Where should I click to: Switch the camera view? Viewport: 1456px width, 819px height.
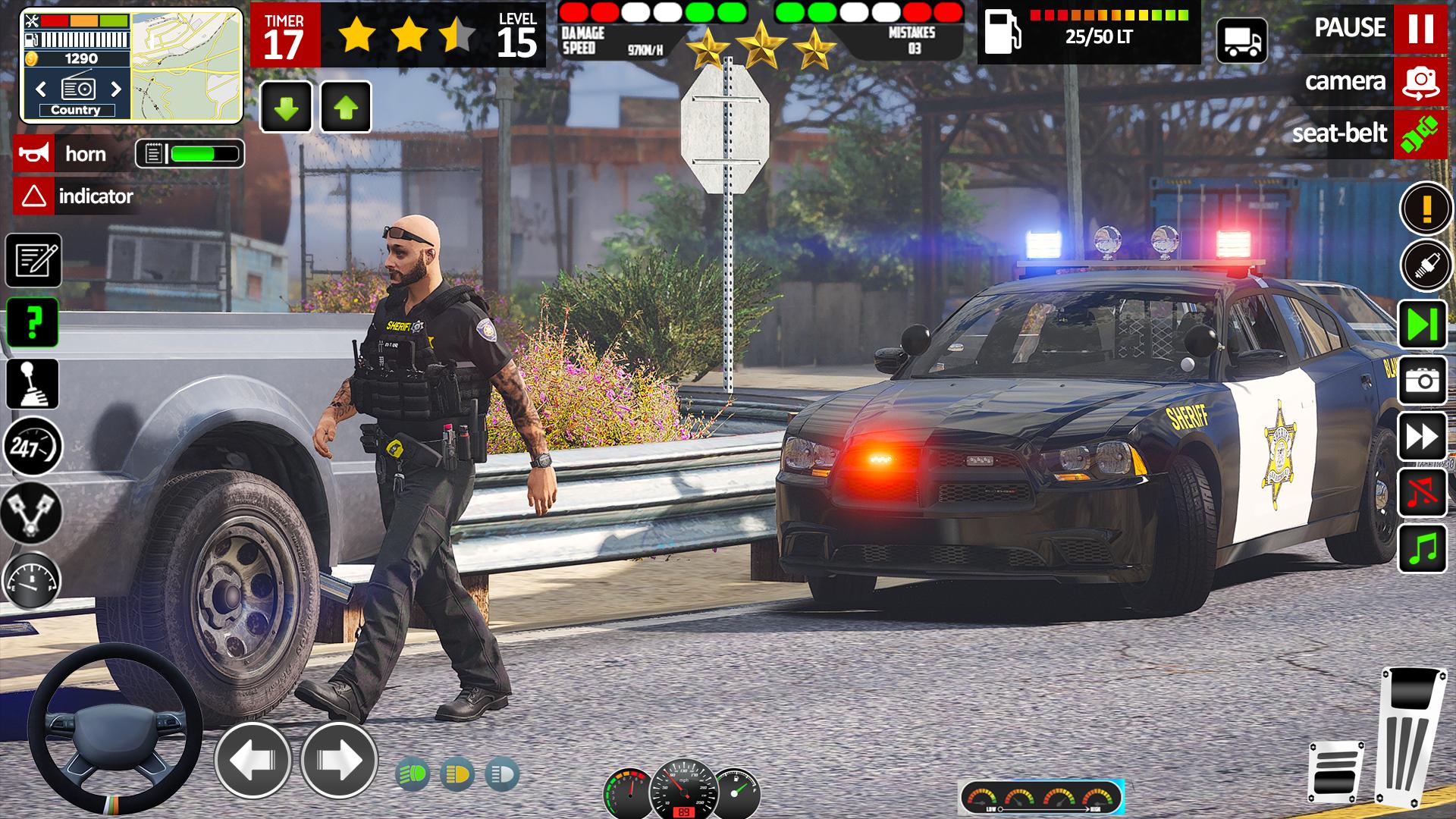tap(1420, 81)
